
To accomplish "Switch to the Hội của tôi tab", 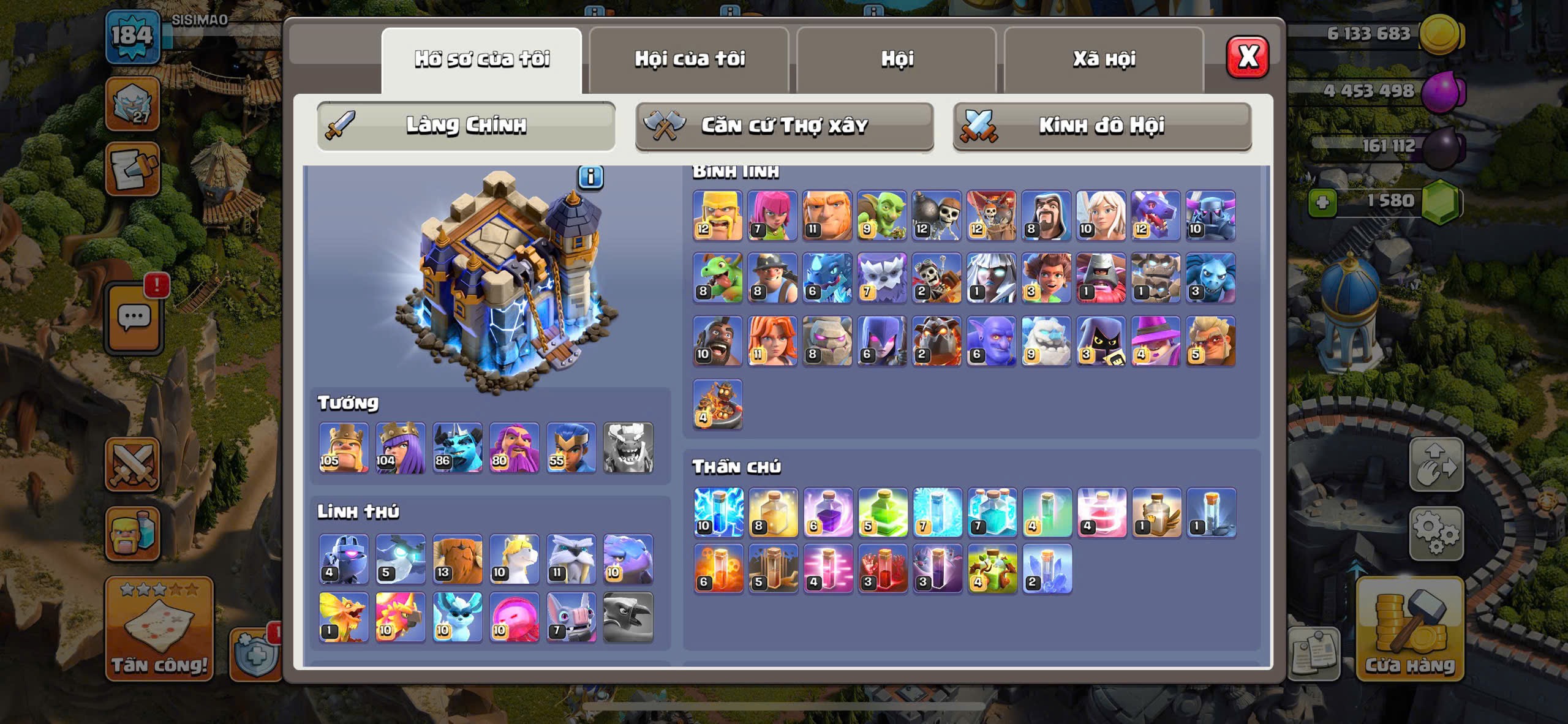I will pos(689,59).
